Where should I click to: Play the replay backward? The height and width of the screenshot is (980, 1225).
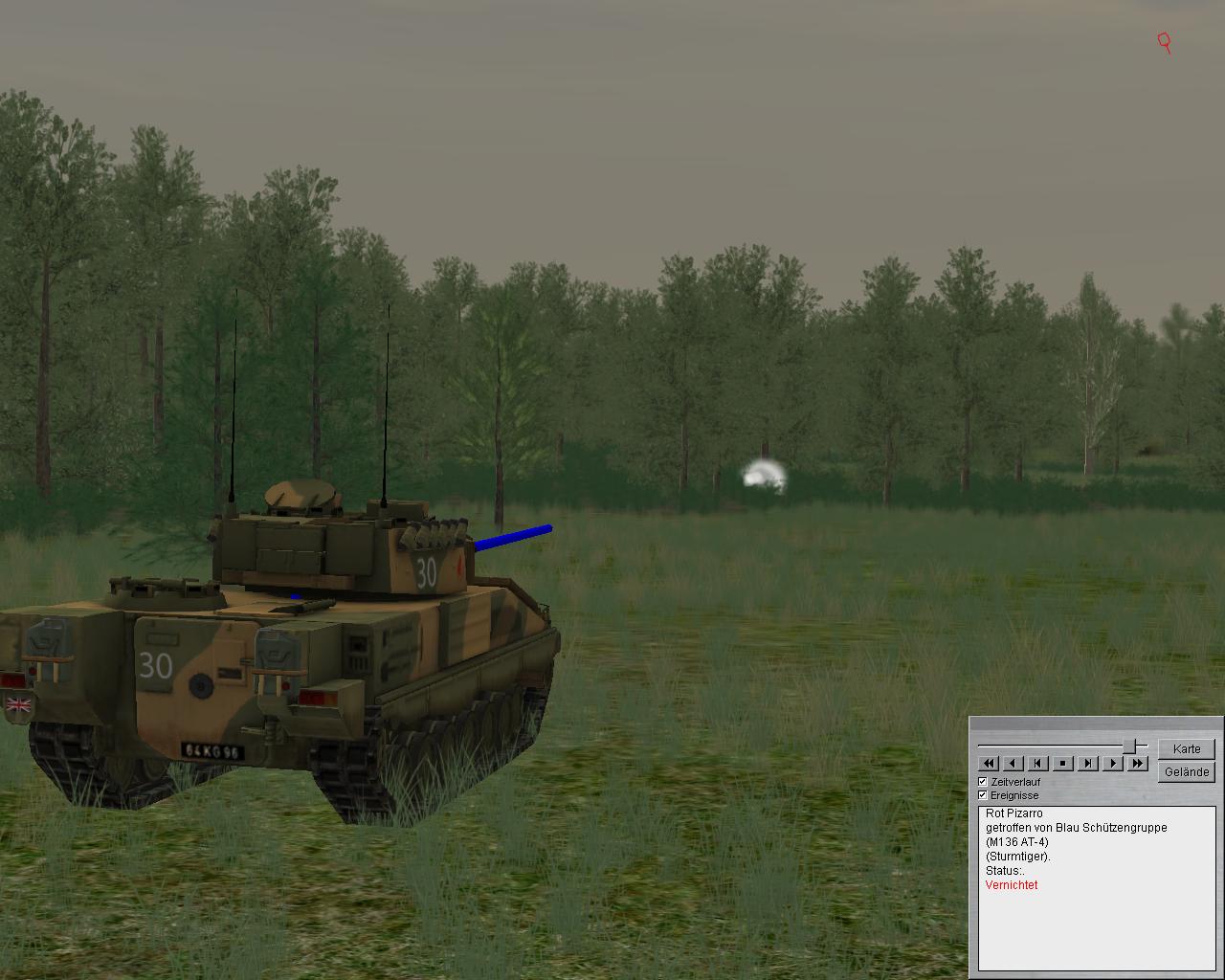[x=1013, y=763]
